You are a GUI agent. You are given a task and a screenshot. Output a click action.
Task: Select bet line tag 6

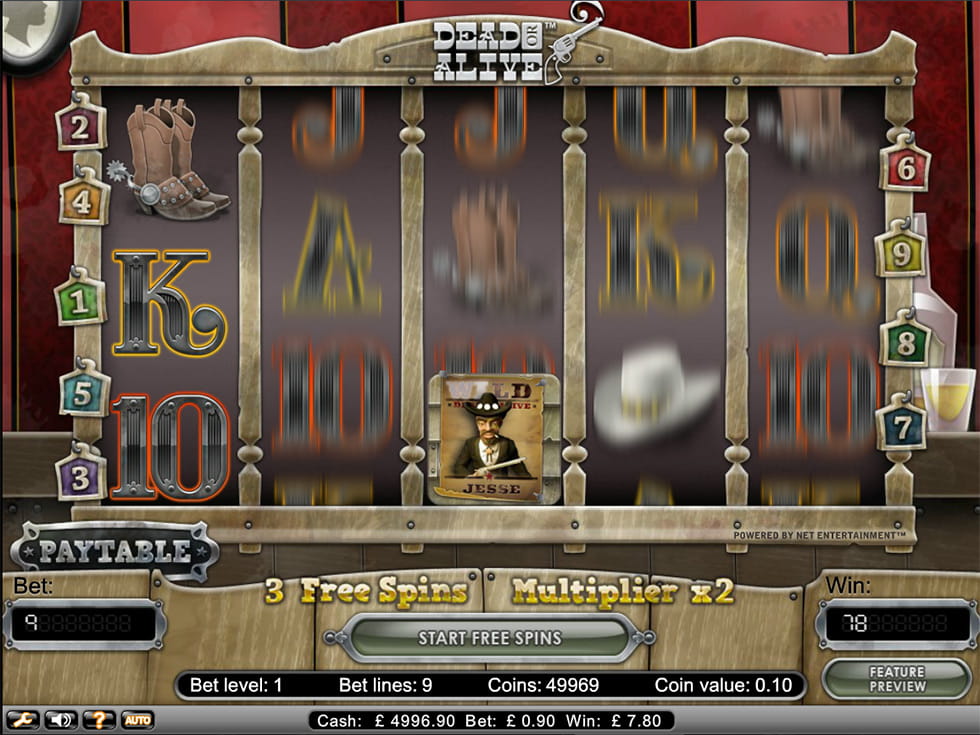pyautogui.click(x=905, y=168)
